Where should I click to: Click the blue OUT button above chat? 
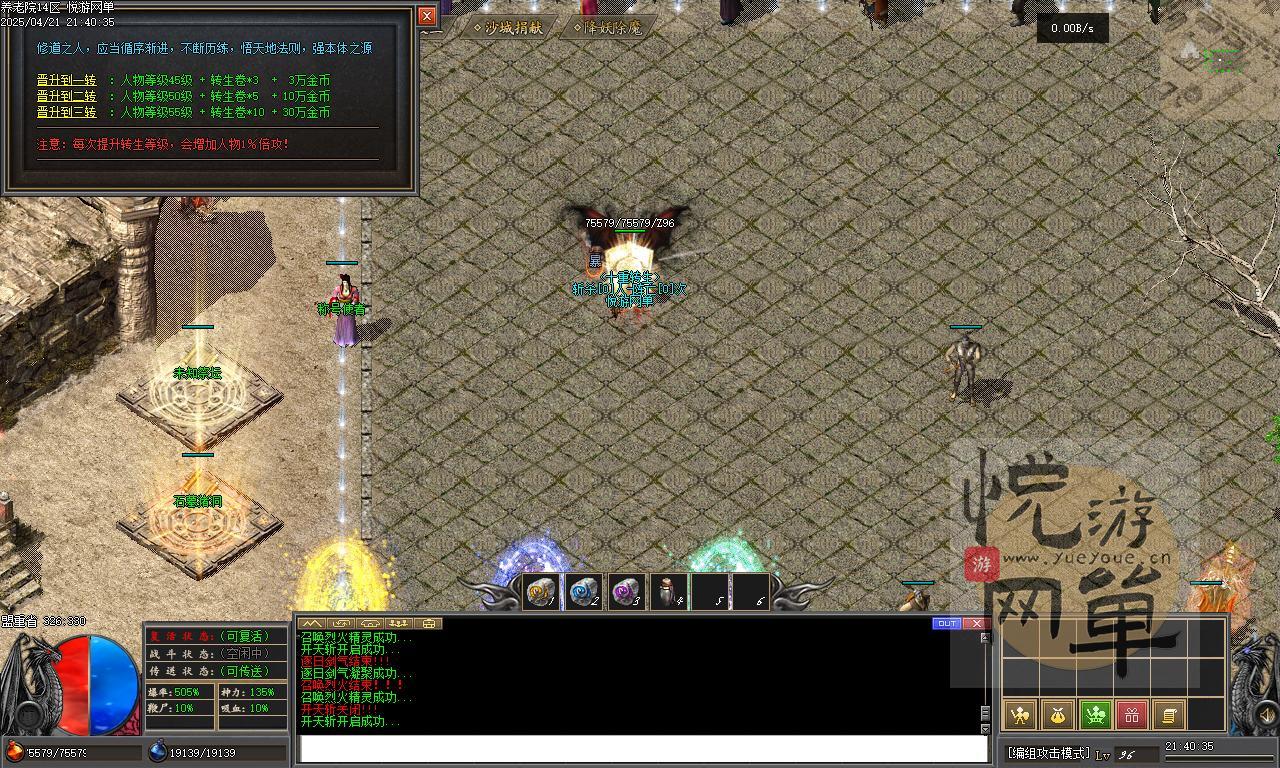click(946, 624)
